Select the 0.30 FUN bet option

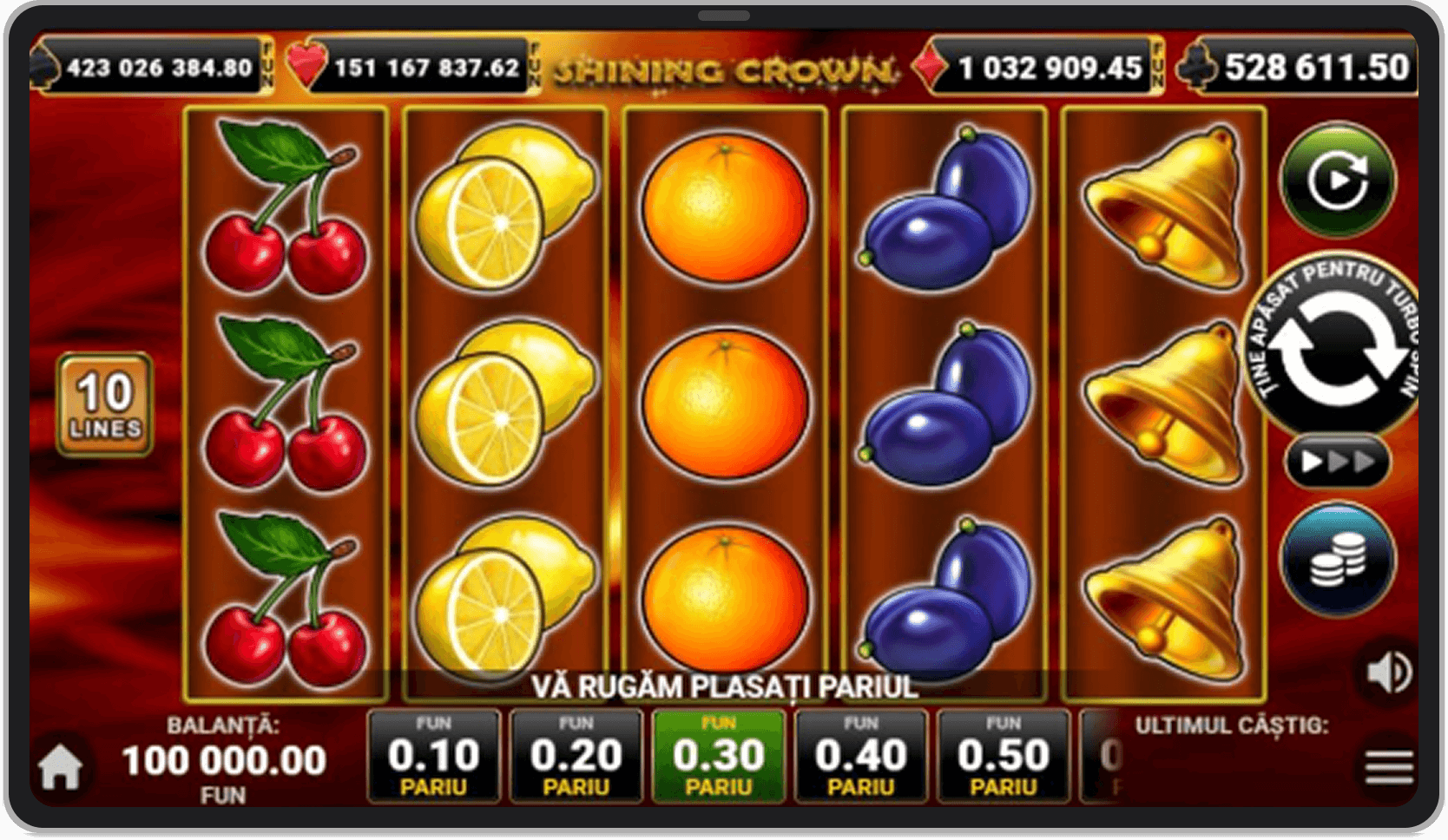point(719,757)
